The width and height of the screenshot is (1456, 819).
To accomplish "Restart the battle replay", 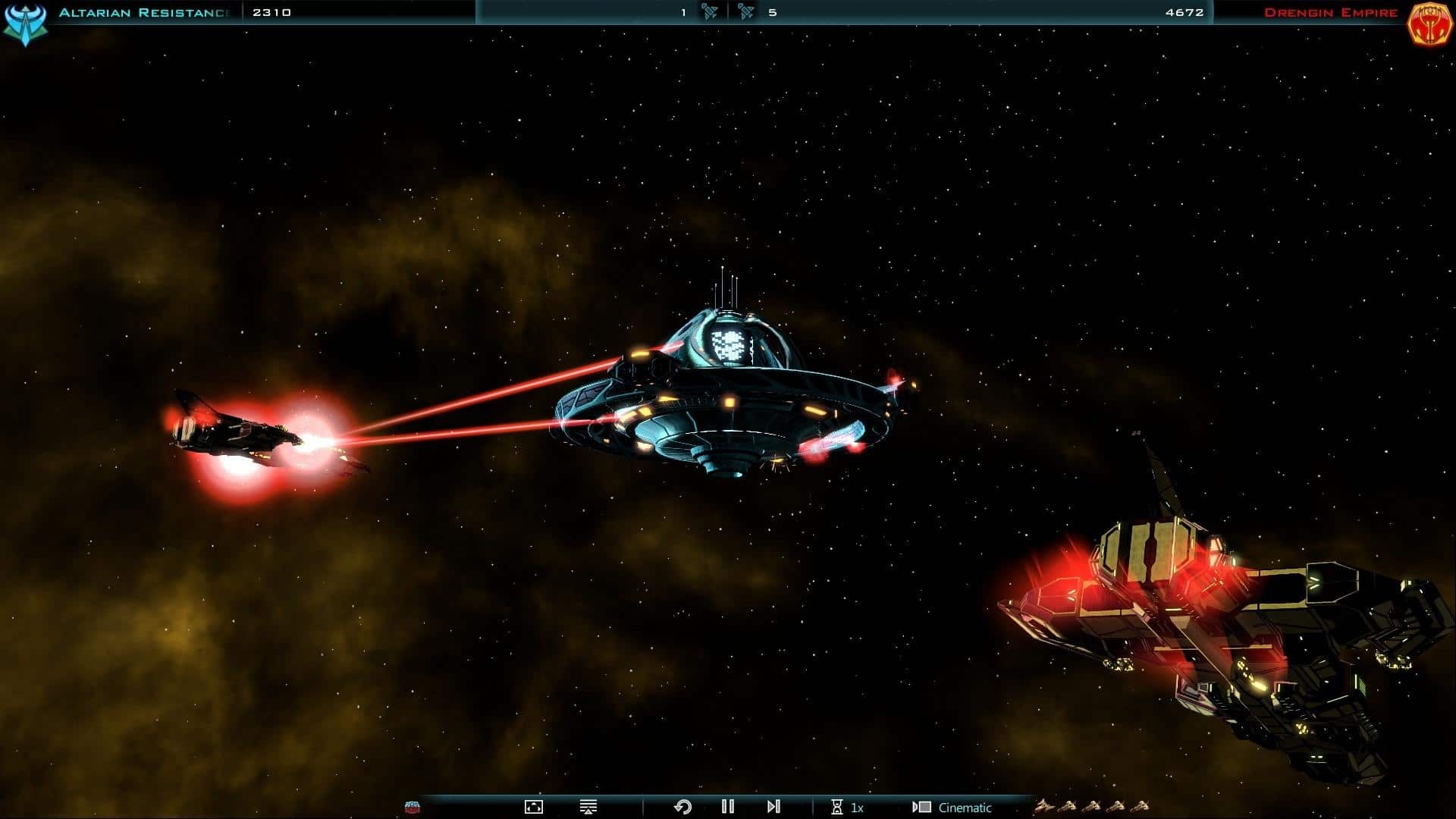I will 682,807.
